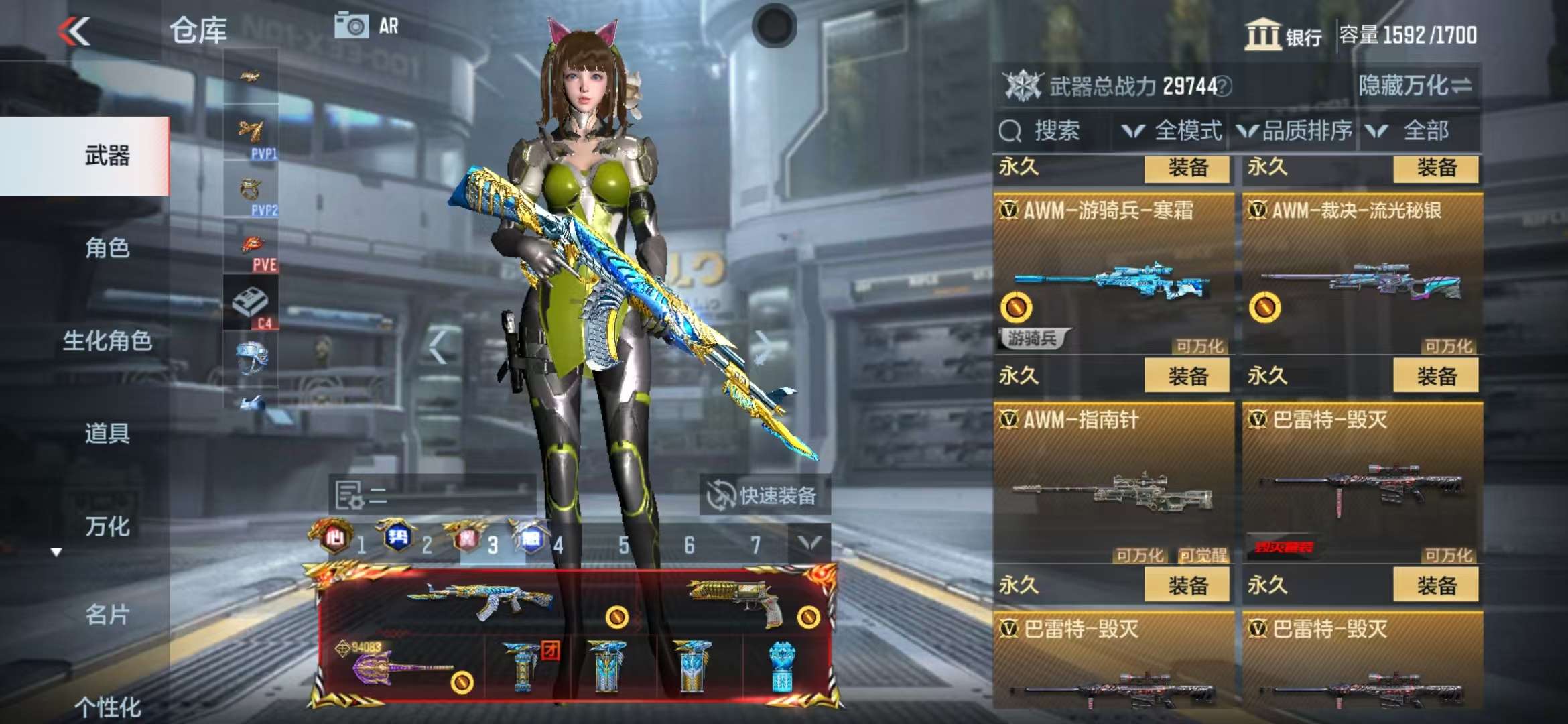1568x724 pixels.
Task: Select the AWM-裁决-流光秘银 weapon card
Action: tap(1362, 275)
